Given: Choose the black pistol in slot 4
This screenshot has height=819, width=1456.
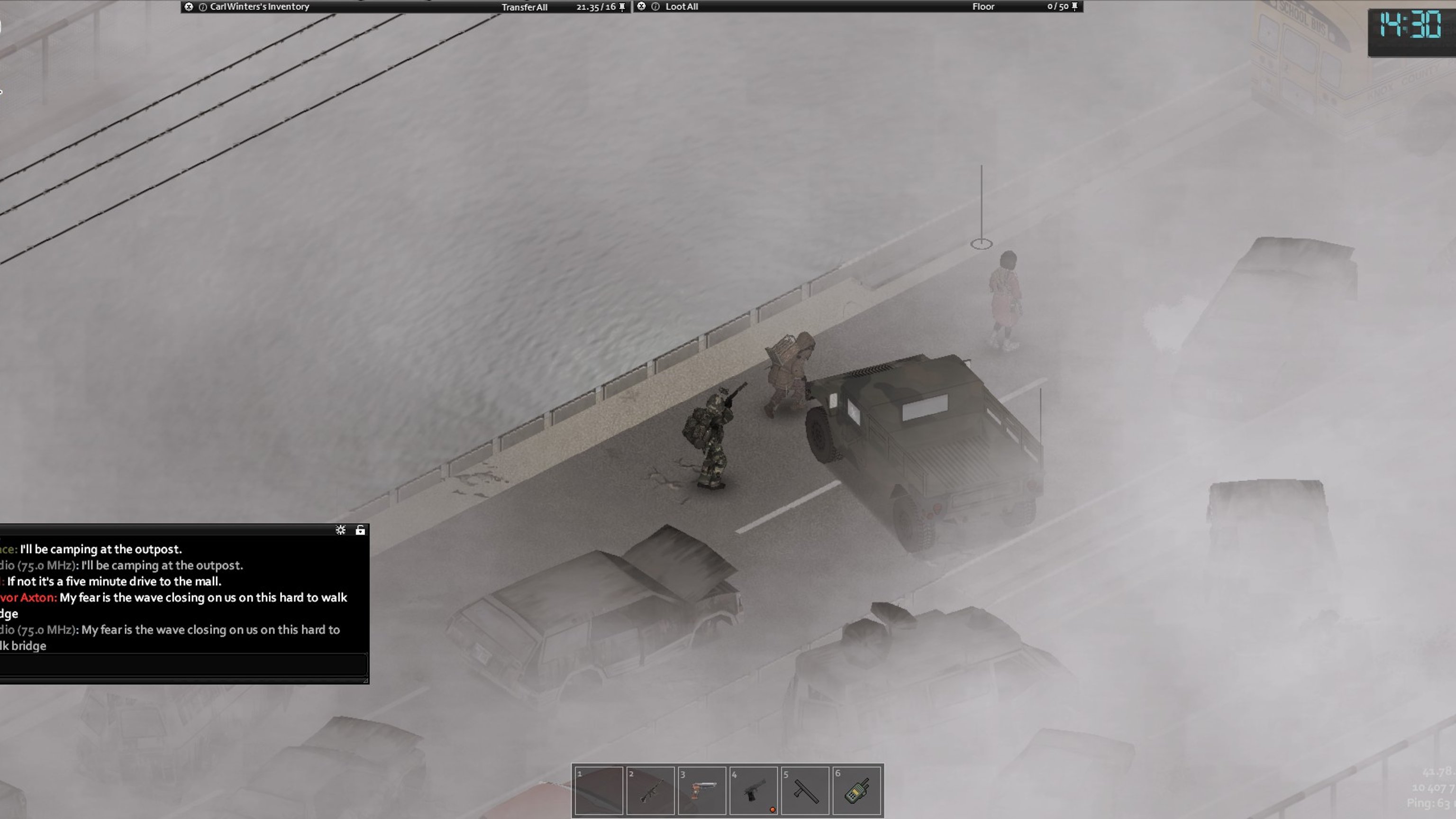Looking at the screenshot, I should 754,790.
